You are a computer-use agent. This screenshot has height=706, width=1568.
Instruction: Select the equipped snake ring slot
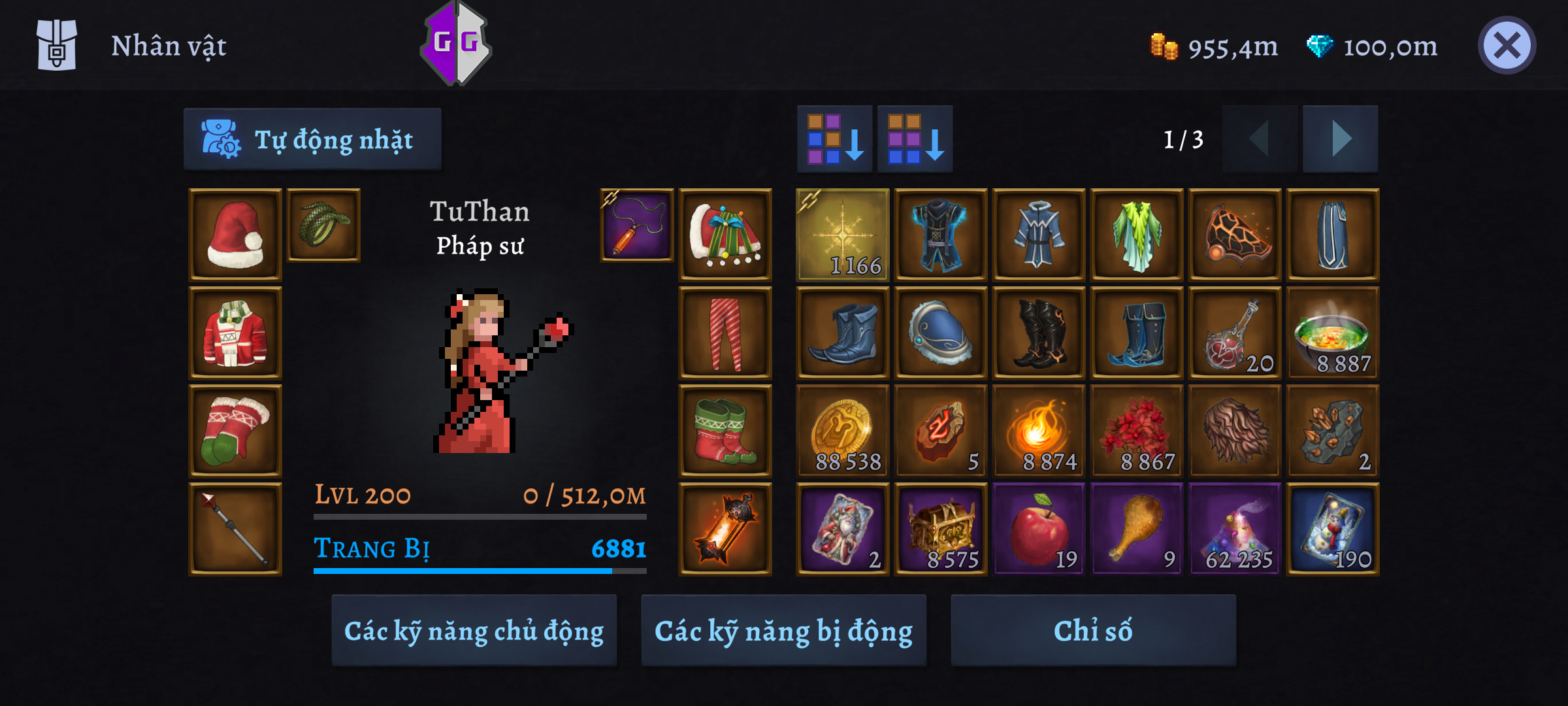click(323, 225)
